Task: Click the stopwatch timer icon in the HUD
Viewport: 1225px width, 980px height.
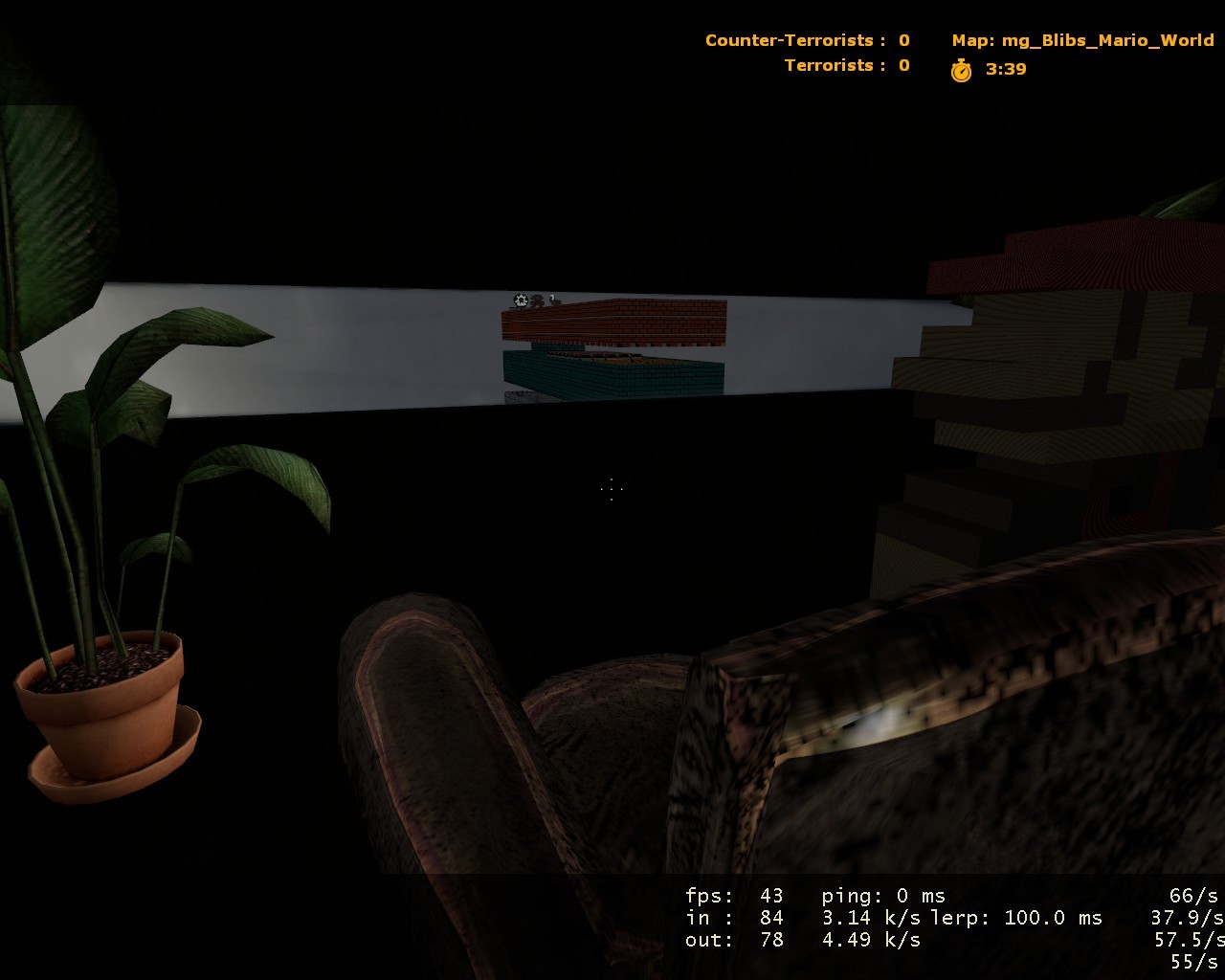Action: click(962, 69)
